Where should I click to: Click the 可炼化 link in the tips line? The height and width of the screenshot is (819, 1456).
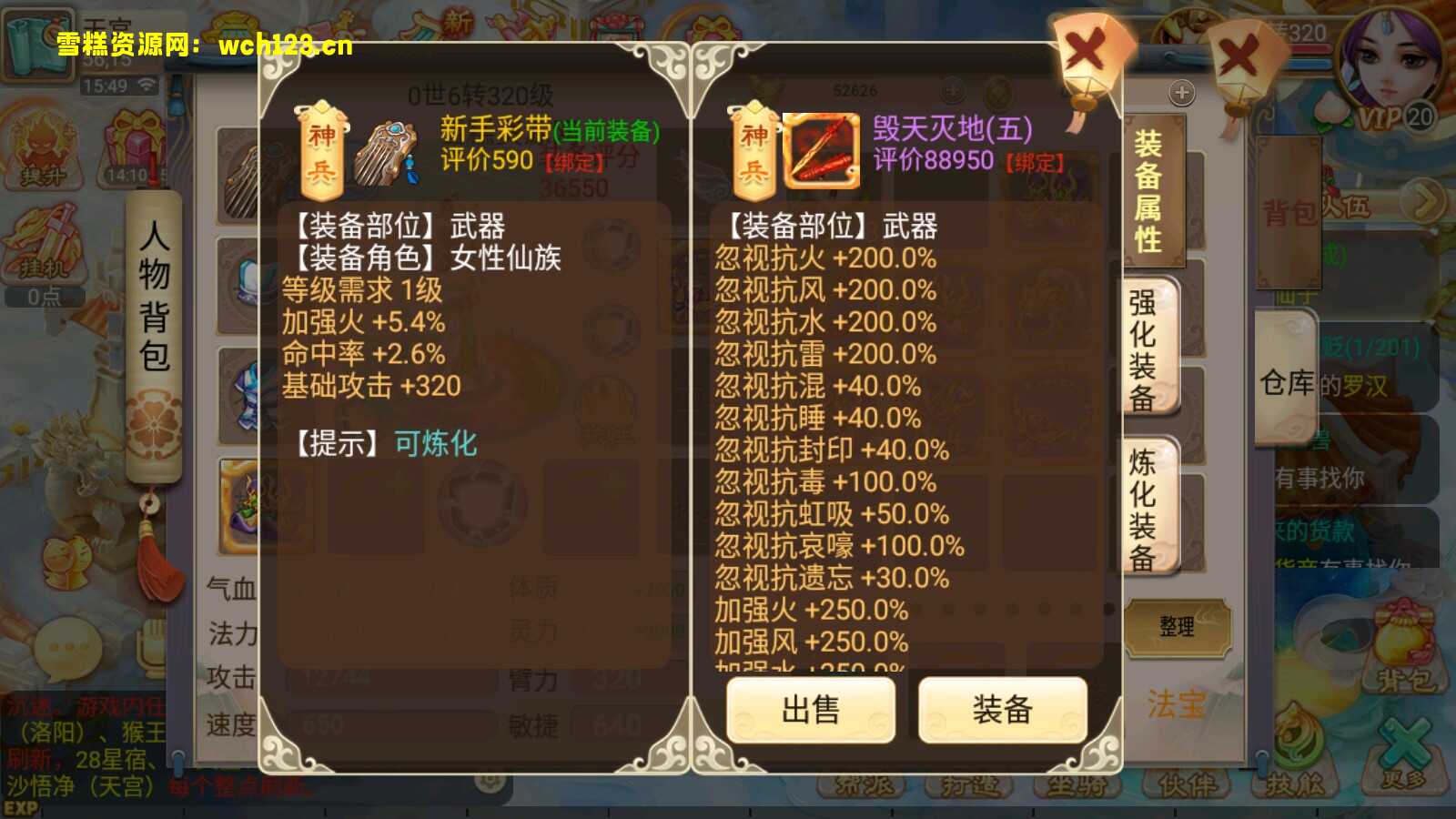click(434, 445)
